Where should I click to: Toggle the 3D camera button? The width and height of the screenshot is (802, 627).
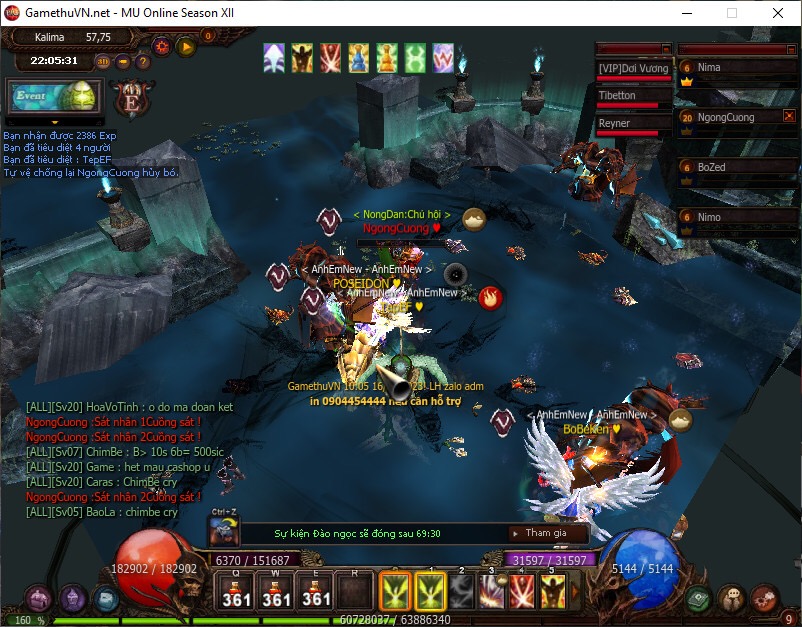tap(104, 61)
